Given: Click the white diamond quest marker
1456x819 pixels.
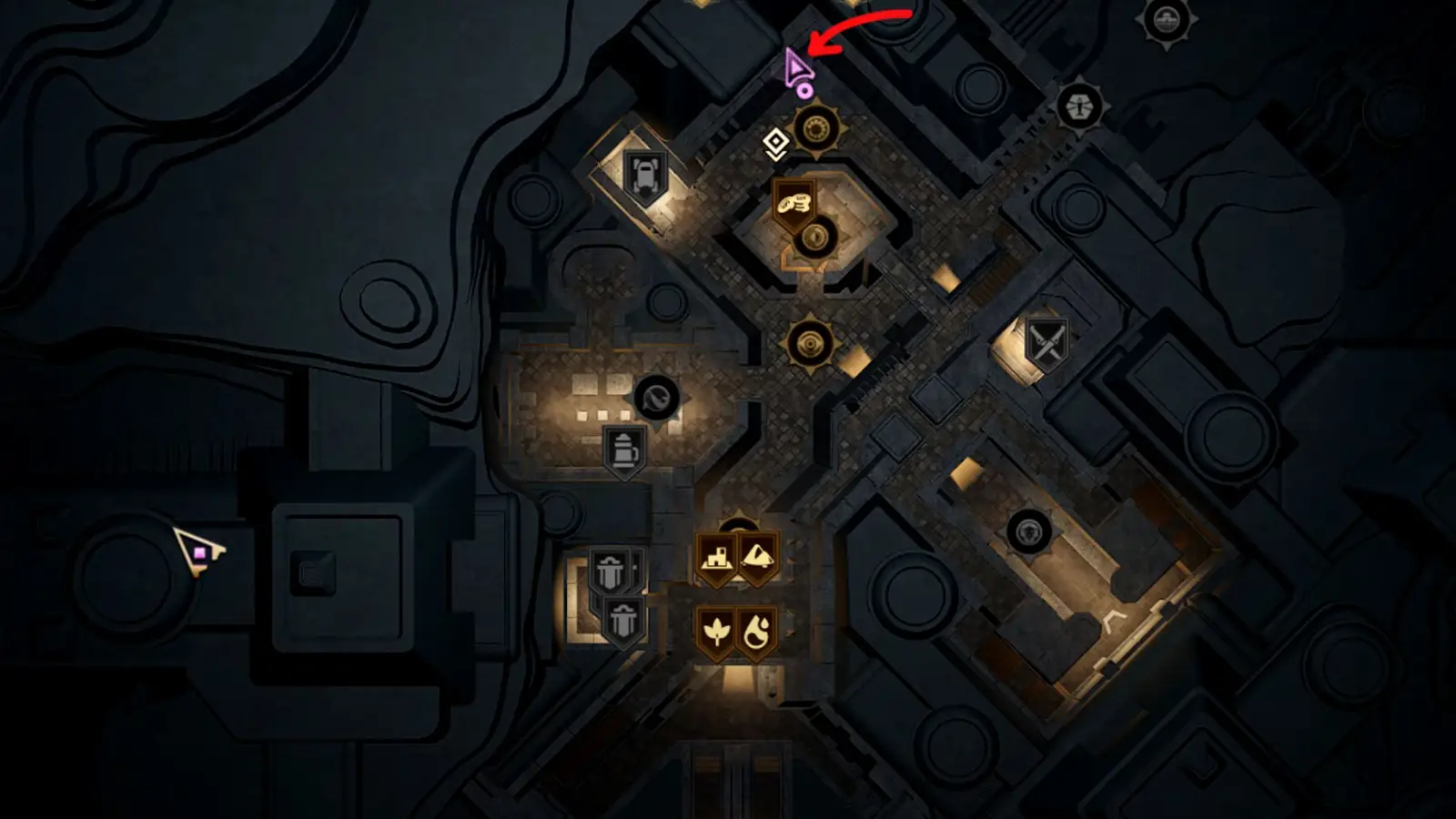Looking at the screenshot, I should 774,142.
